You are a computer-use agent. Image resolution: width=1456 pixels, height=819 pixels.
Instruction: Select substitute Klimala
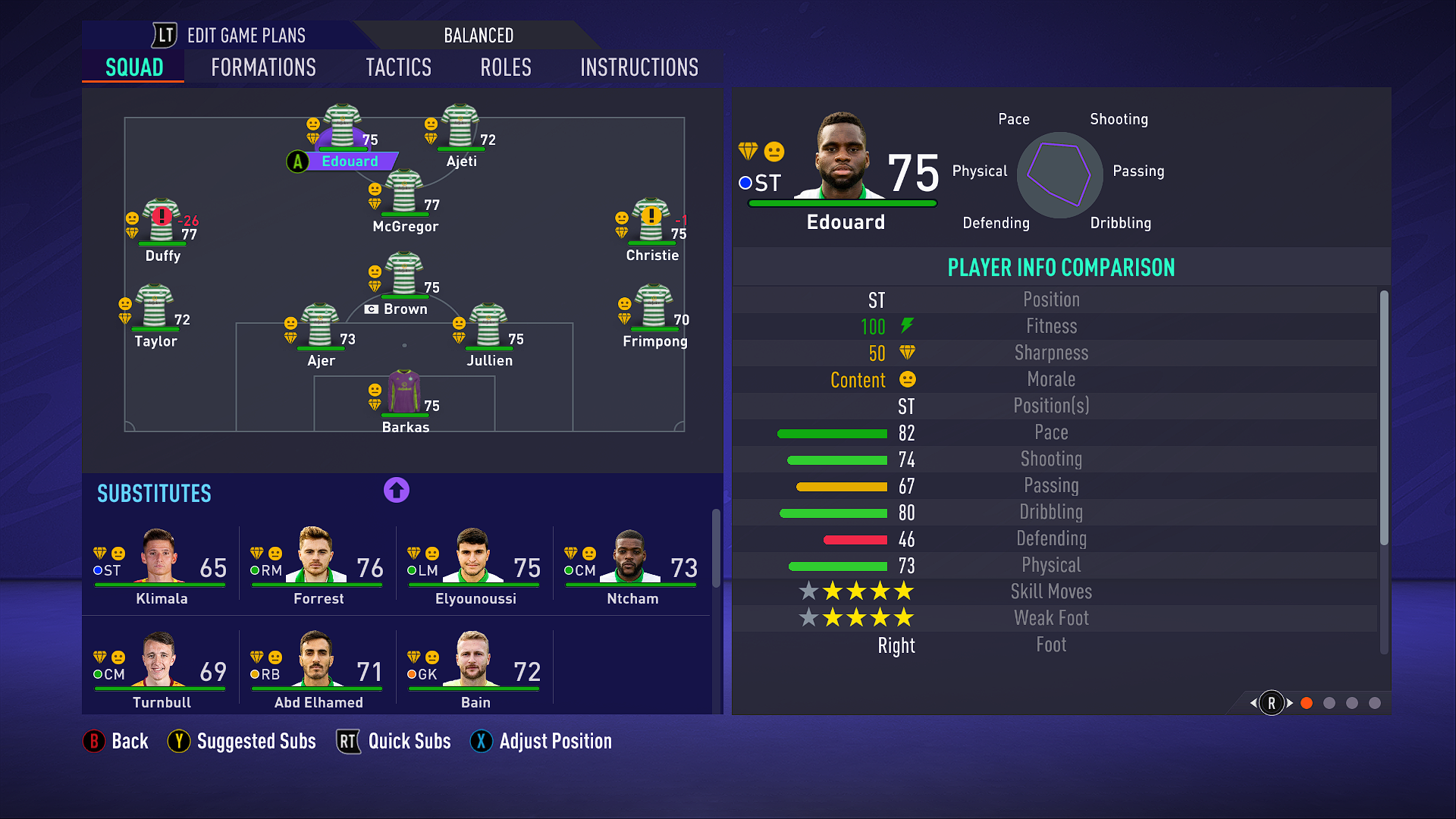click(161, 565)
